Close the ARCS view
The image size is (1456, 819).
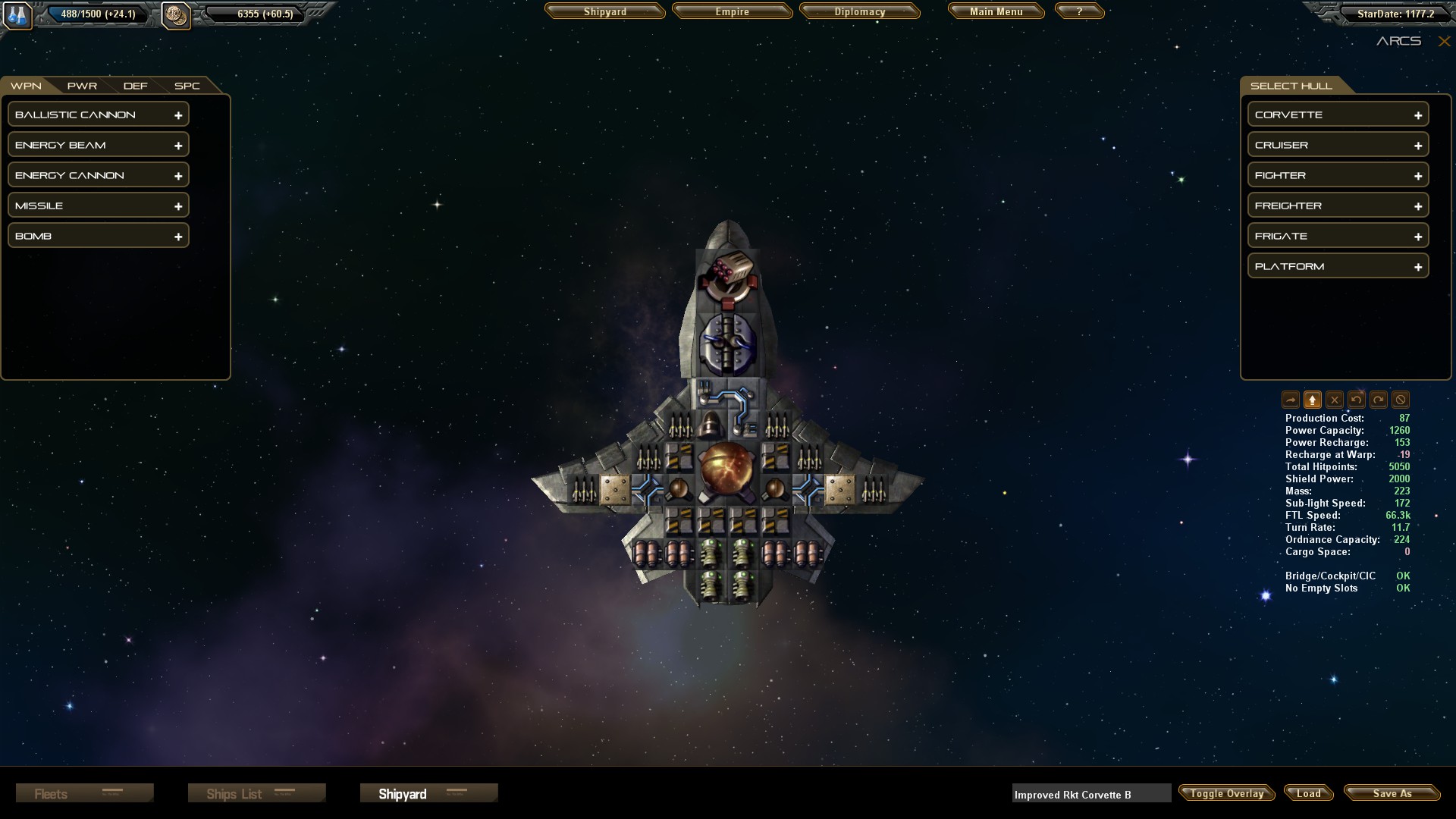point(1444,42)
